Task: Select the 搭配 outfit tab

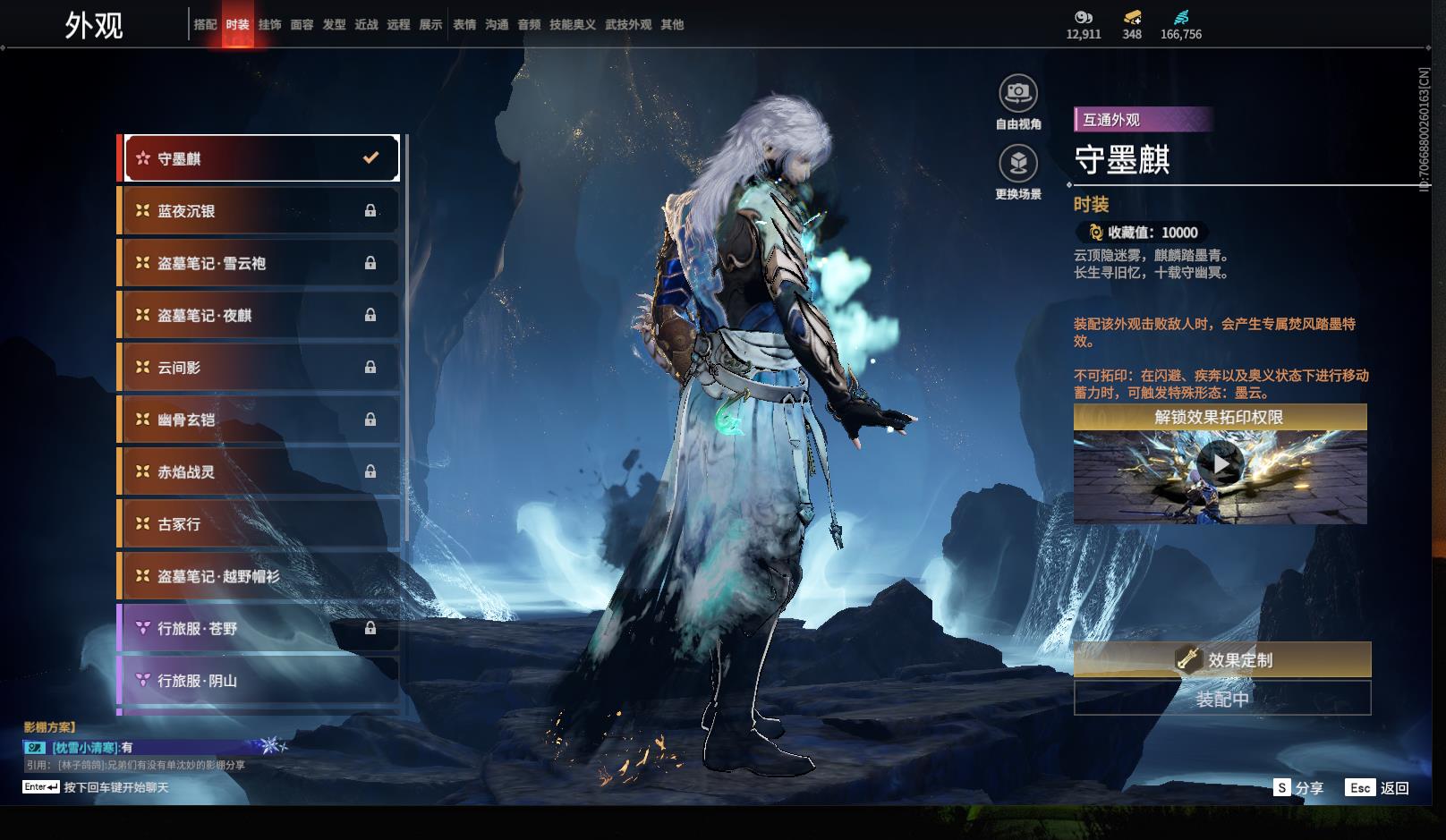Action: click(x=205, y=25)
